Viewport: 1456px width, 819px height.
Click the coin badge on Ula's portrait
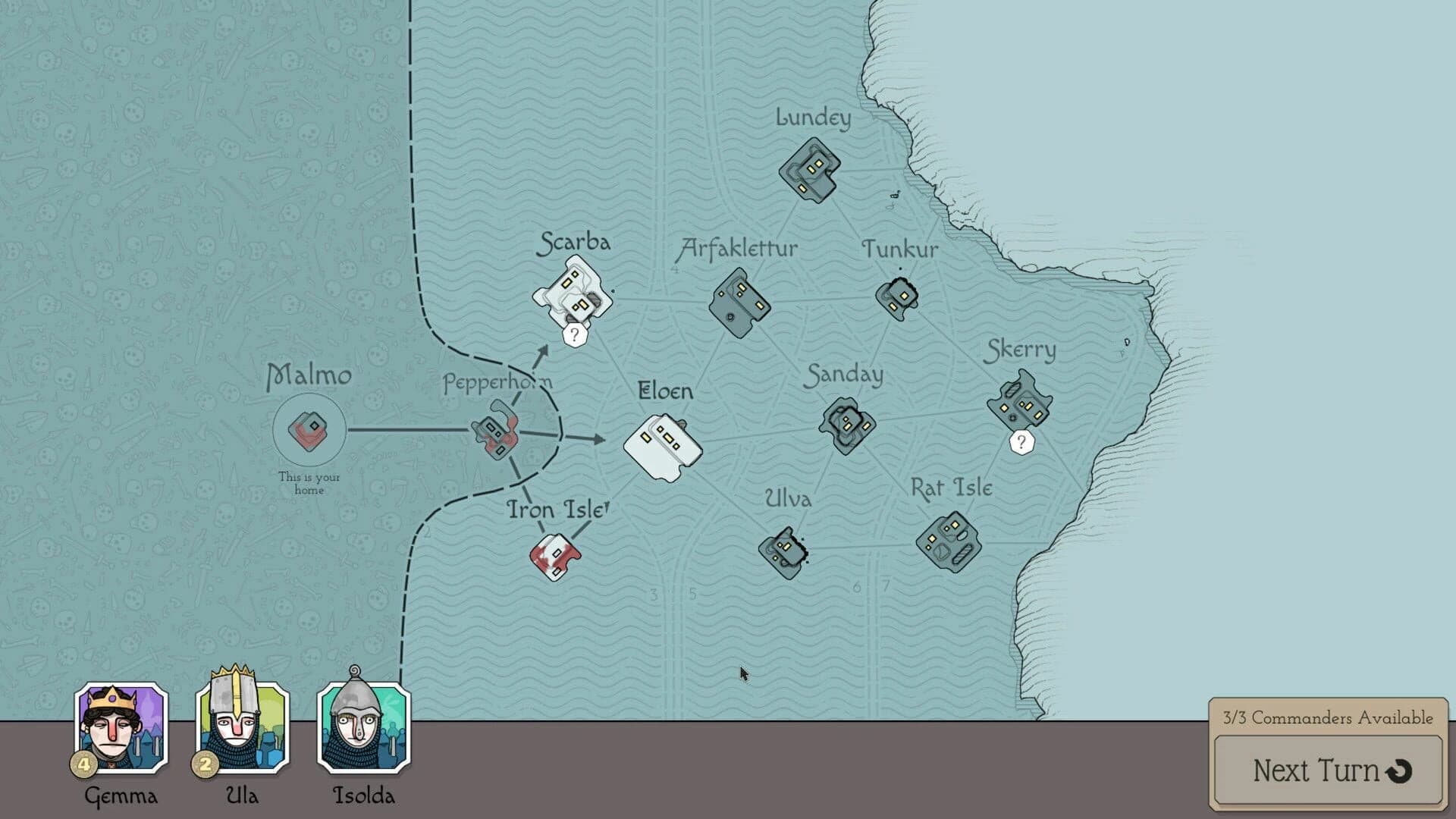pos(205,766)
